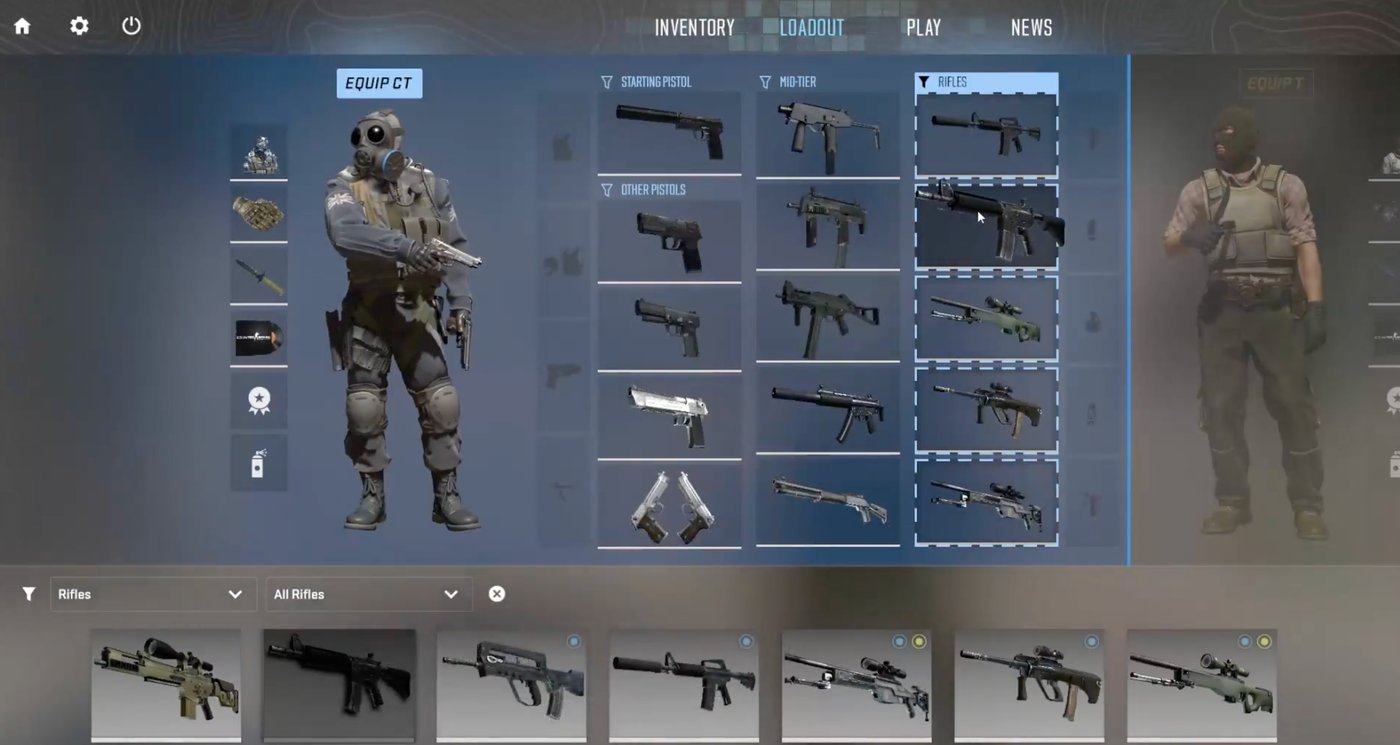The height and width of the screenshot is (745, 1400).
Task: Open the medals and badges slot
Action: click(258, 400)
